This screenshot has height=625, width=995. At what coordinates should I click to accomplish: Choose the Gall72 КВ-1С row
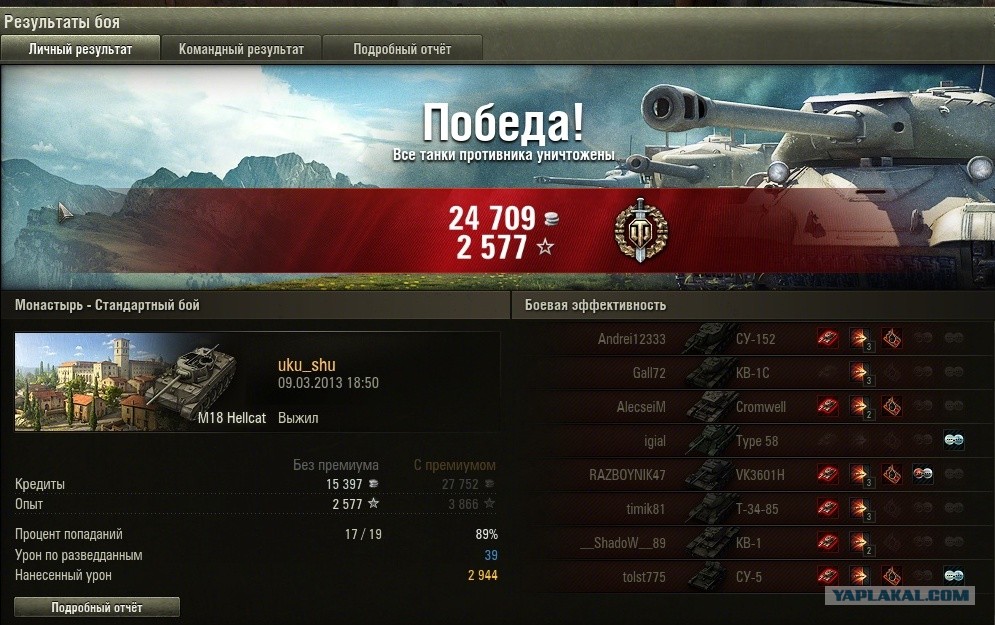click(x=750, y=373)
